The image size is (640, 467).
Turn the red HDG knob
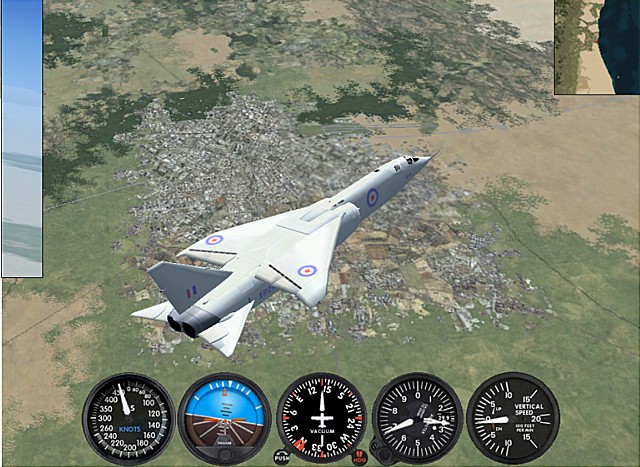(360, 456)
